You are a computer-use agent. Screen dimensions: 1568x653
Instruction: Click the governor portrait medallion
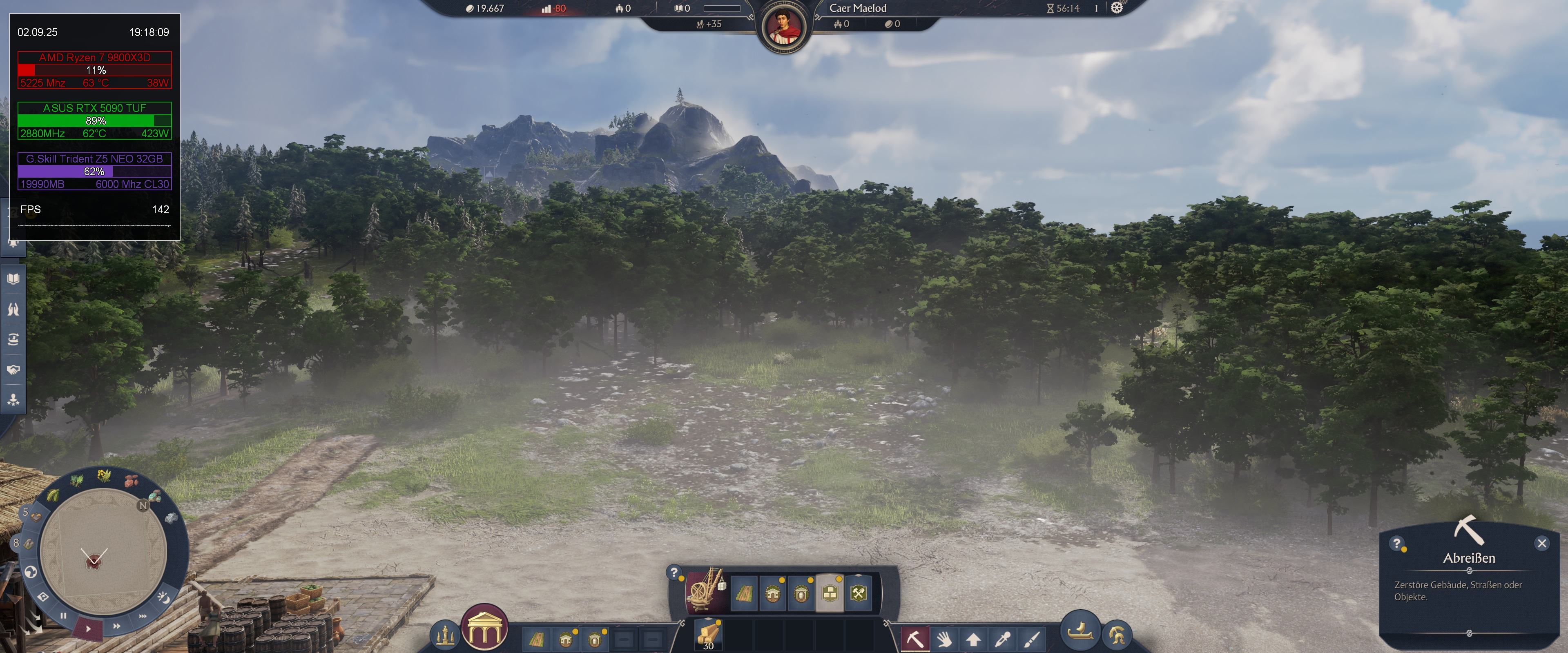[x=783, y=26]
